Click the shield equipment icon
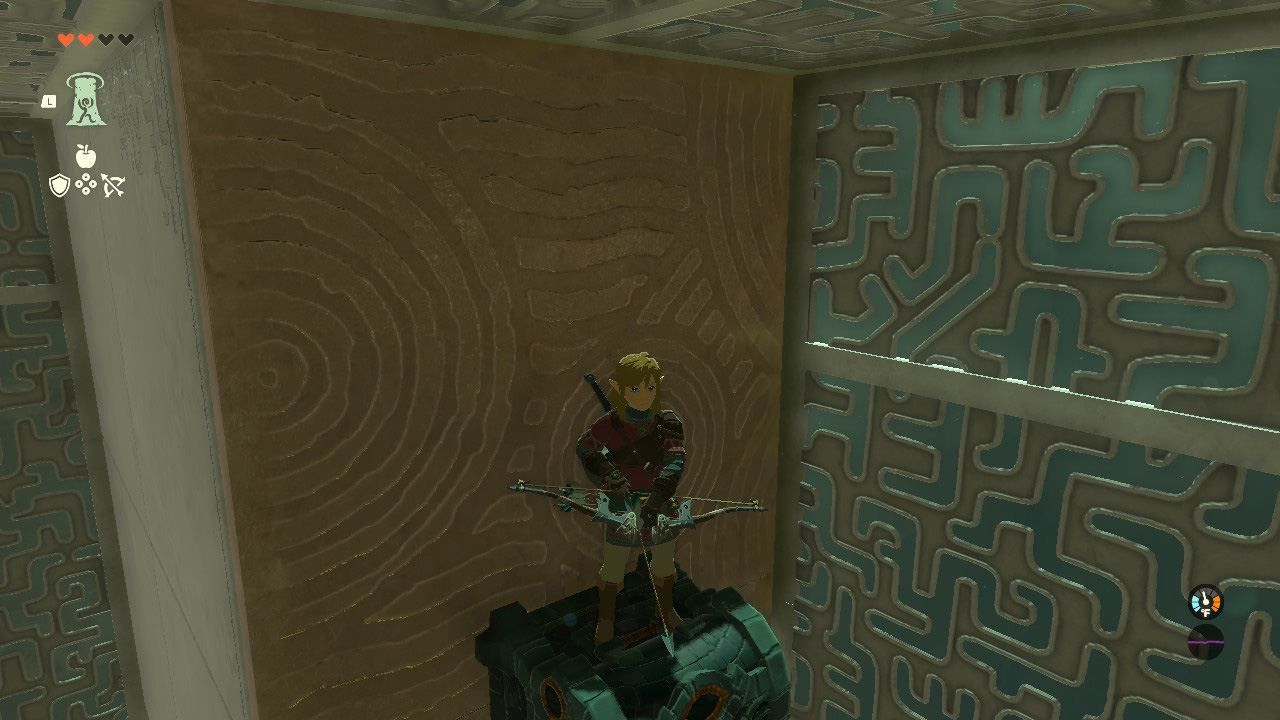 click(58, 185)
